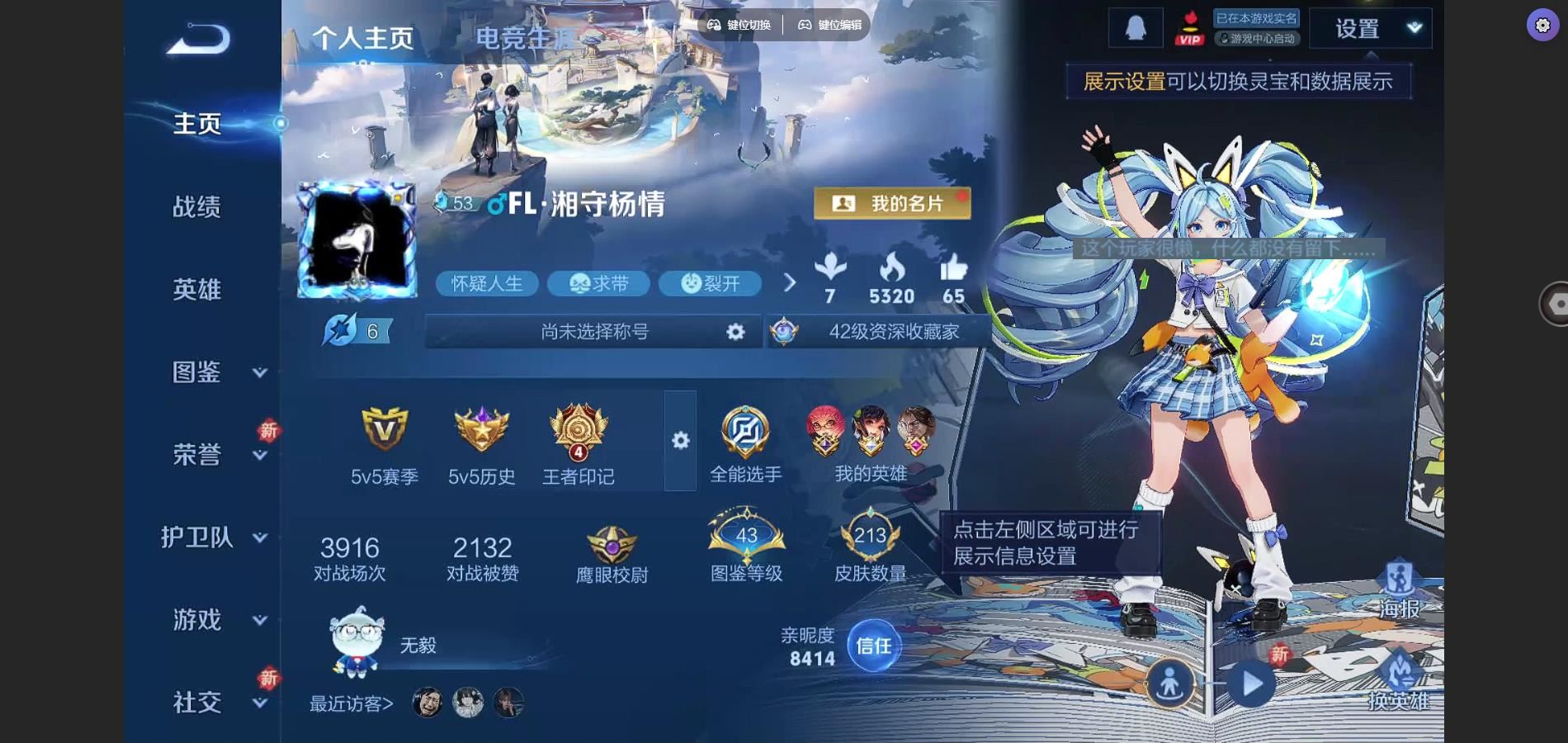The height and width of the screenshot is (743, 1568).
Task: Toggle the character pose display button
Action: pyautogui.click(x=1172, y=684)
